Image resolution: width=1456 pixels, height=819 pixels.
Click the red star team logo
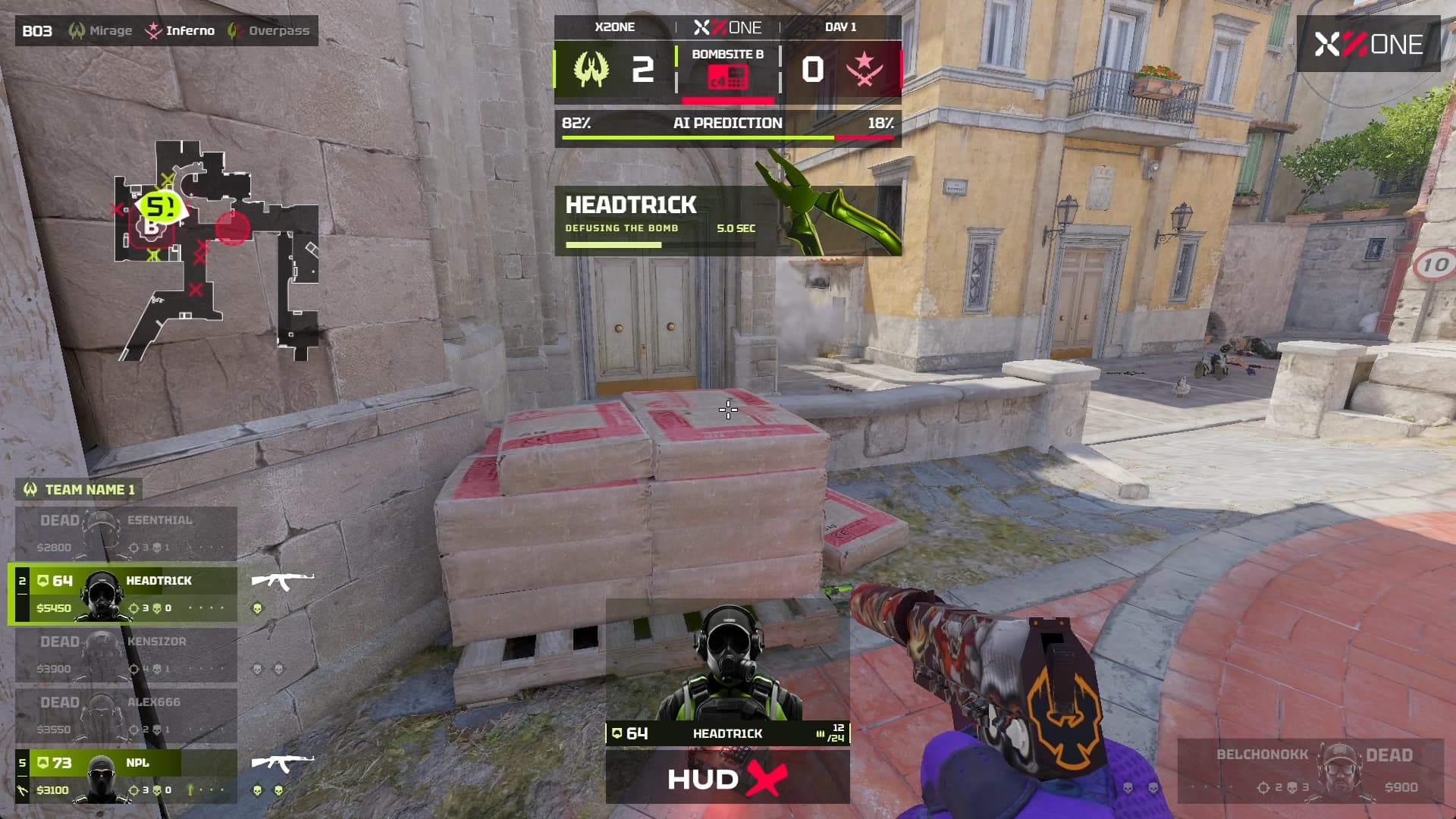click(x=864, y=70)
